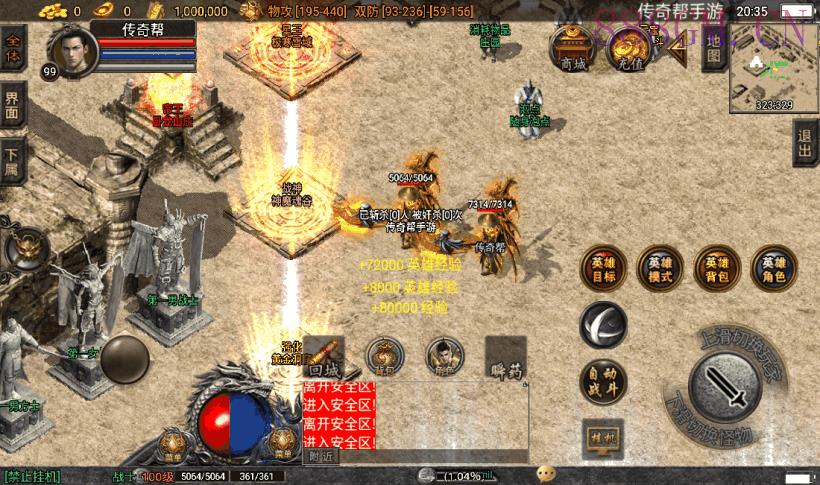This screenshot has height=485, width=820.
Task: Select the 全体 tab
Action: [x=13, y=50]
